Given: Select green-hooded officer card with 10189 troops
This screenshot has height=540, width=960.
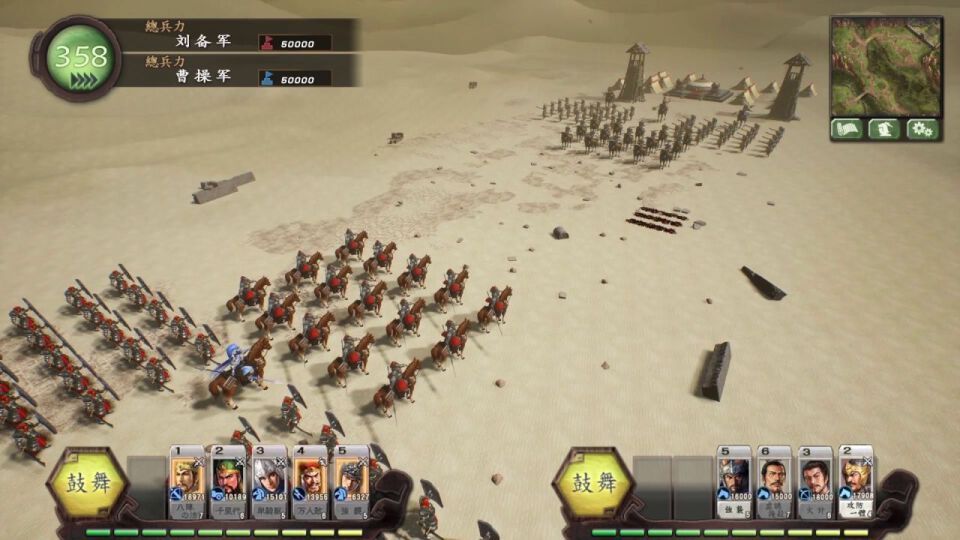Looking at the screenshot, I should tap(228, 484).
